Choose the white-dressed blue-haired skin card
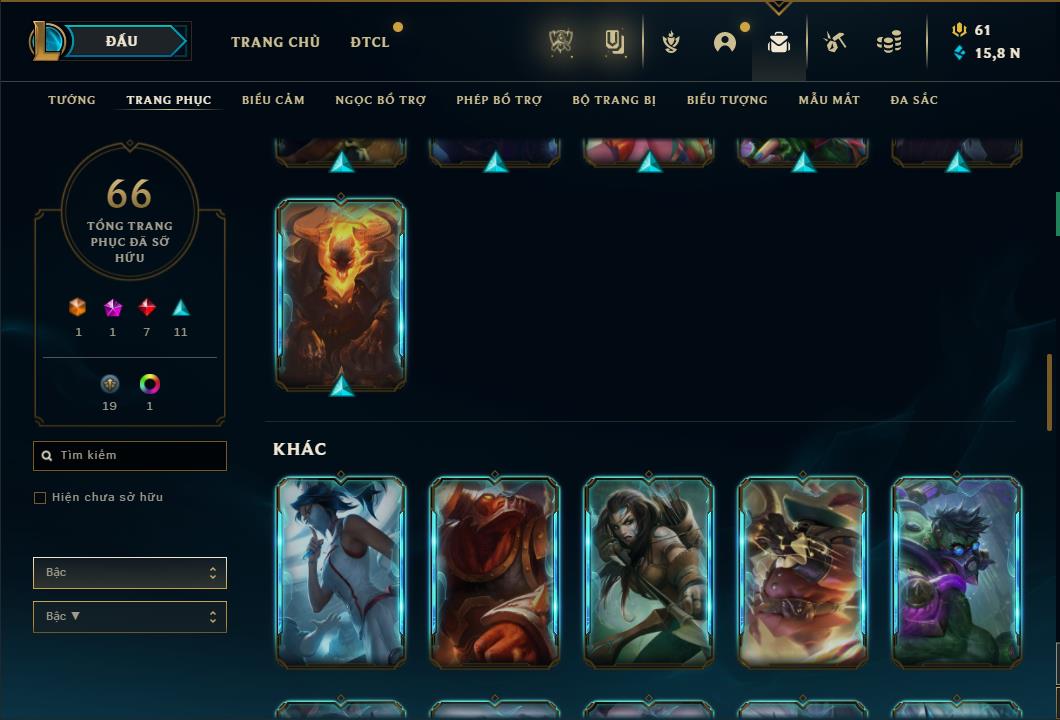The image size is (1060, 720). (341, 572)
